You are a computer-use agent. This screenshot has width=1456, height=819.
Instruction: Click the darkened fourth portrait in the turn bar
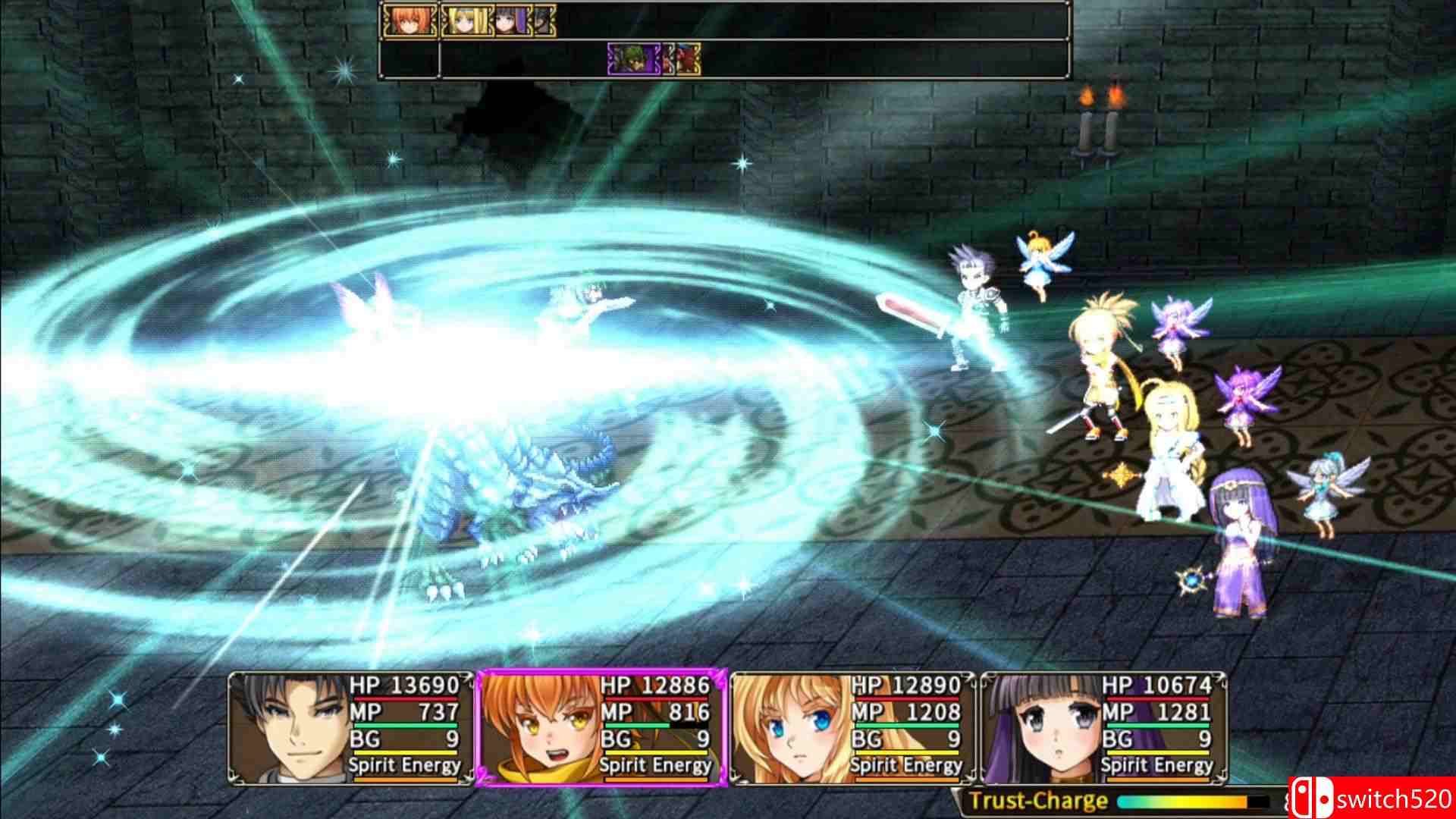pos(544,20)
